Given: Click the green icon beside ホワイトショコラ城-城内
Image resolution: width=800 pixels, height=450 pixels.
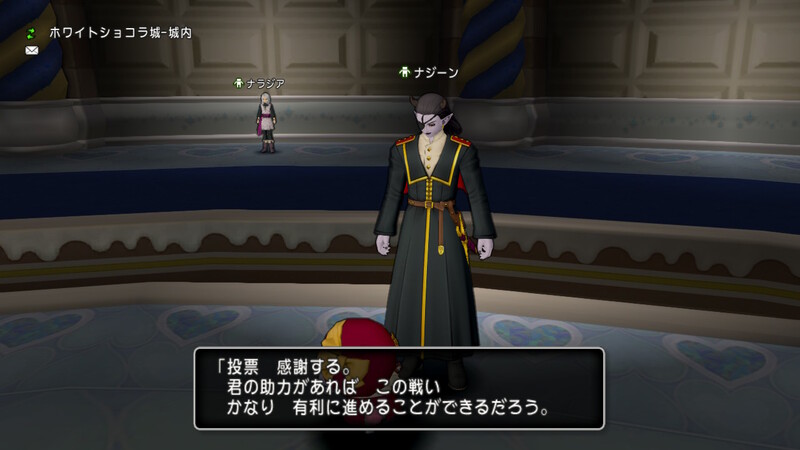Looking at the screenshot, I should pos(30,33).
